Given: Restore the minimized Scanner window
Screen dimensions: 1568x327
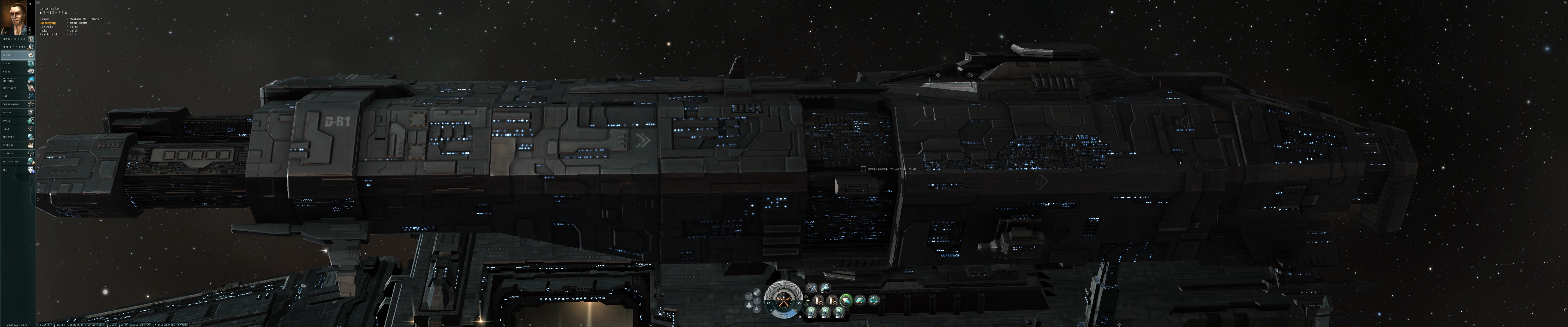Looking at the screenshot, I should pos(46,325).
